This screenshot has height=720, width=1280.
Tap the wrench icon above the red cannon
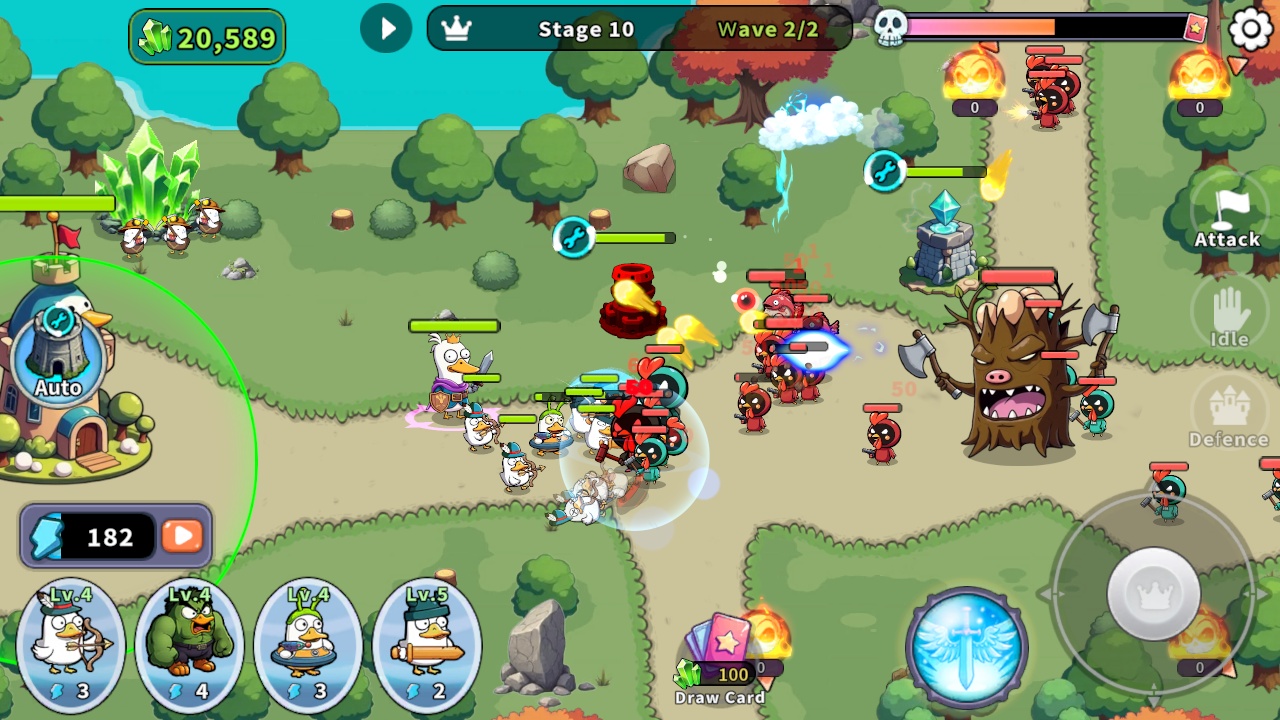(574, 237)
